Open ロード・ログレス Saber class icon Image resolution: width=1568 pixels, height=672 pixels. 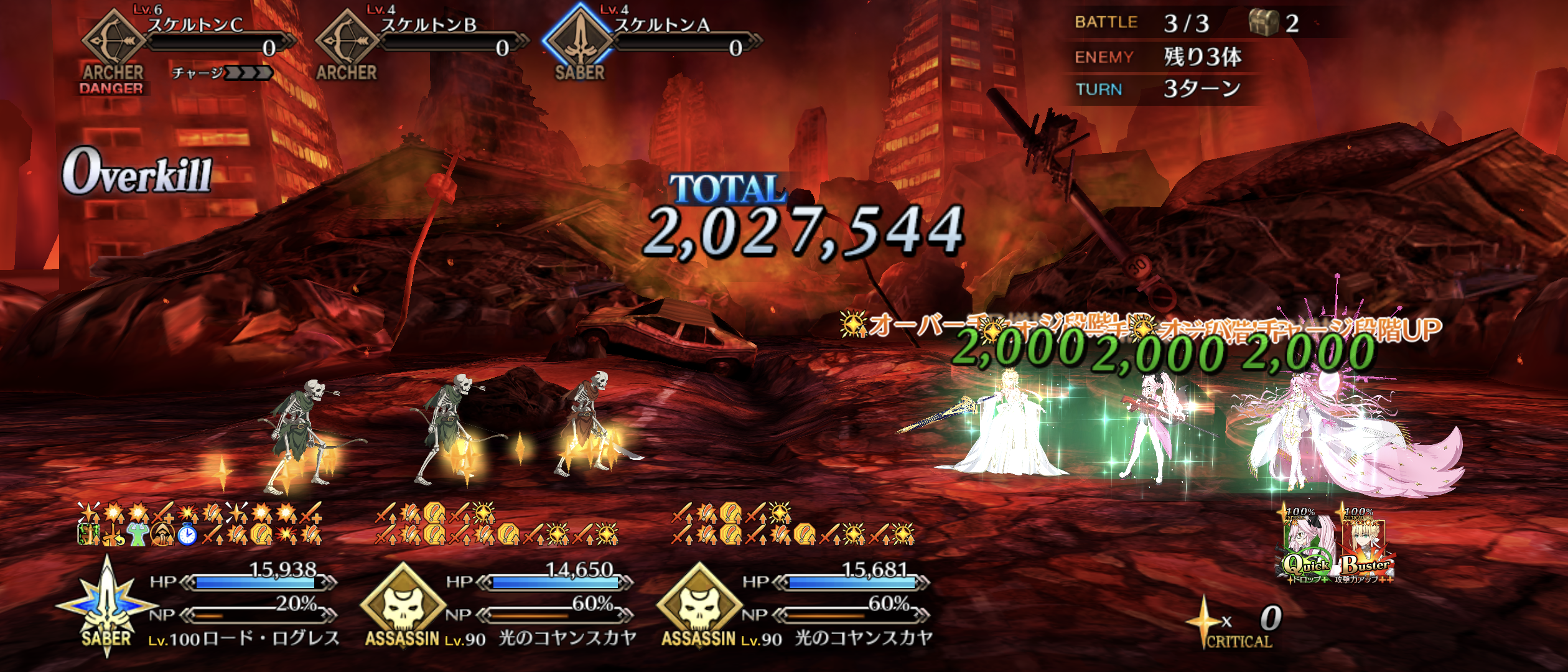pyautogui.click(x=106, y=607)
